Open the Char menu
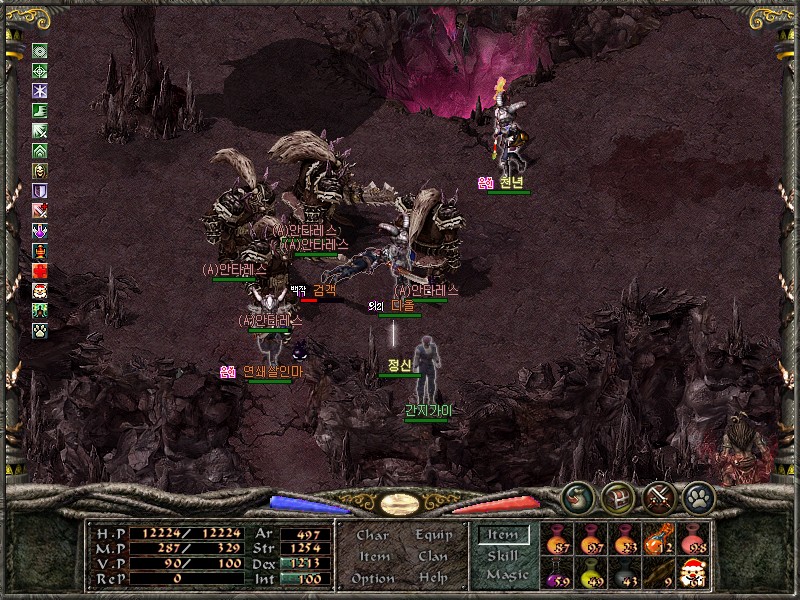 point(373,536)
